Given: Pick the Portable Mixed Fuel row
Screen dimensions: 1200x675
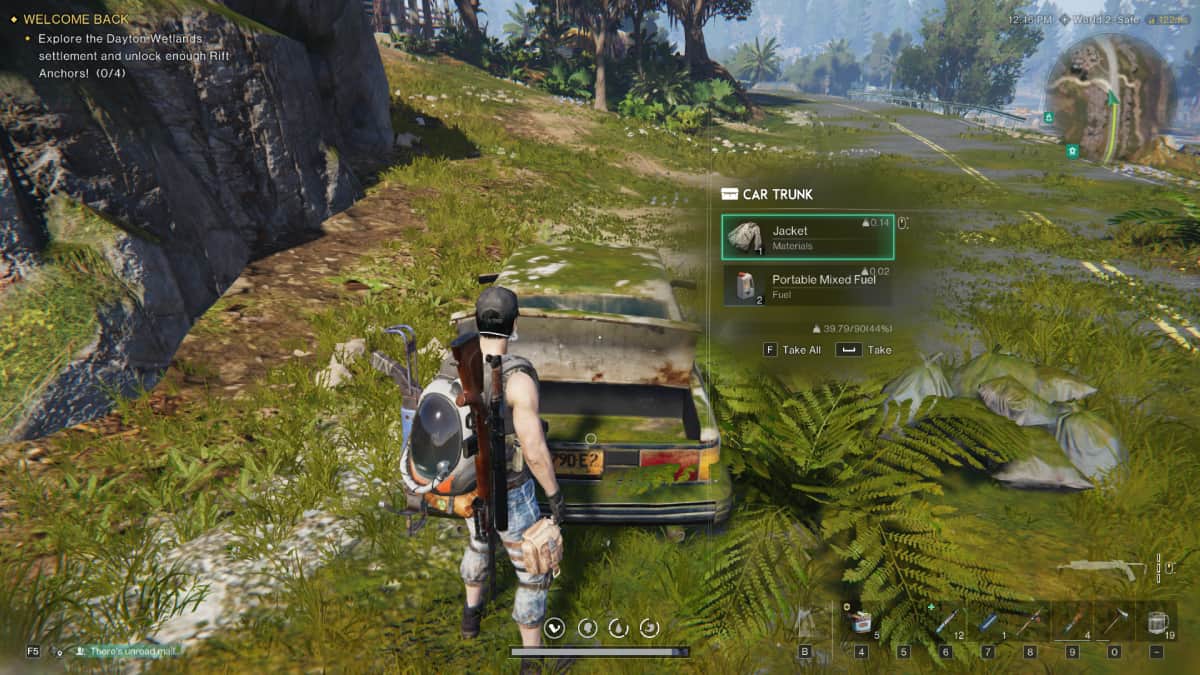Looking at the screenshot, I should [806, 286].
